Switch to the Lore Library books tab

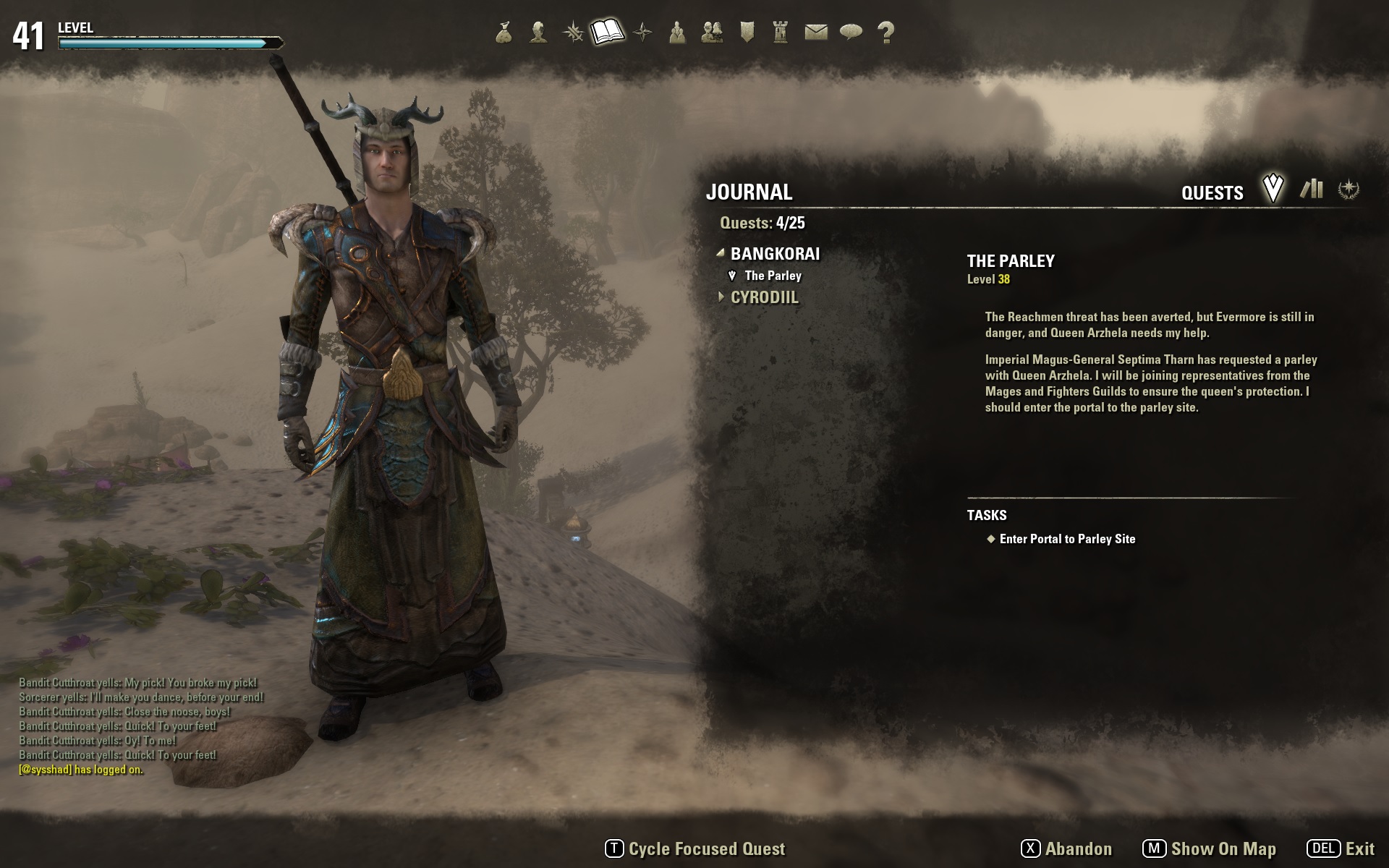(x=1311, y=190)
